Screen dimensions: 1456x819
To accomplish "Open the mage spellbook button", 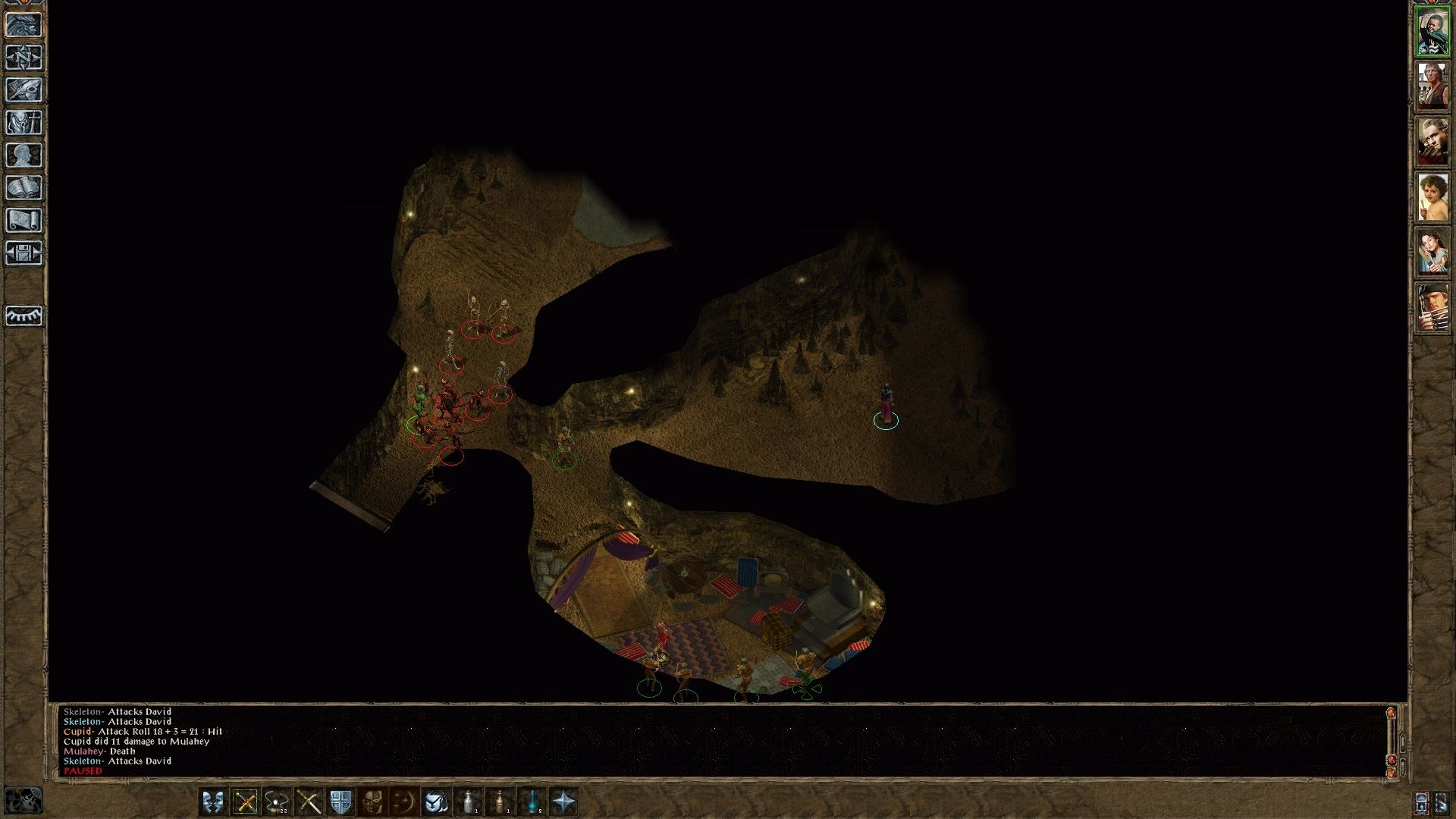I will 24,188.
